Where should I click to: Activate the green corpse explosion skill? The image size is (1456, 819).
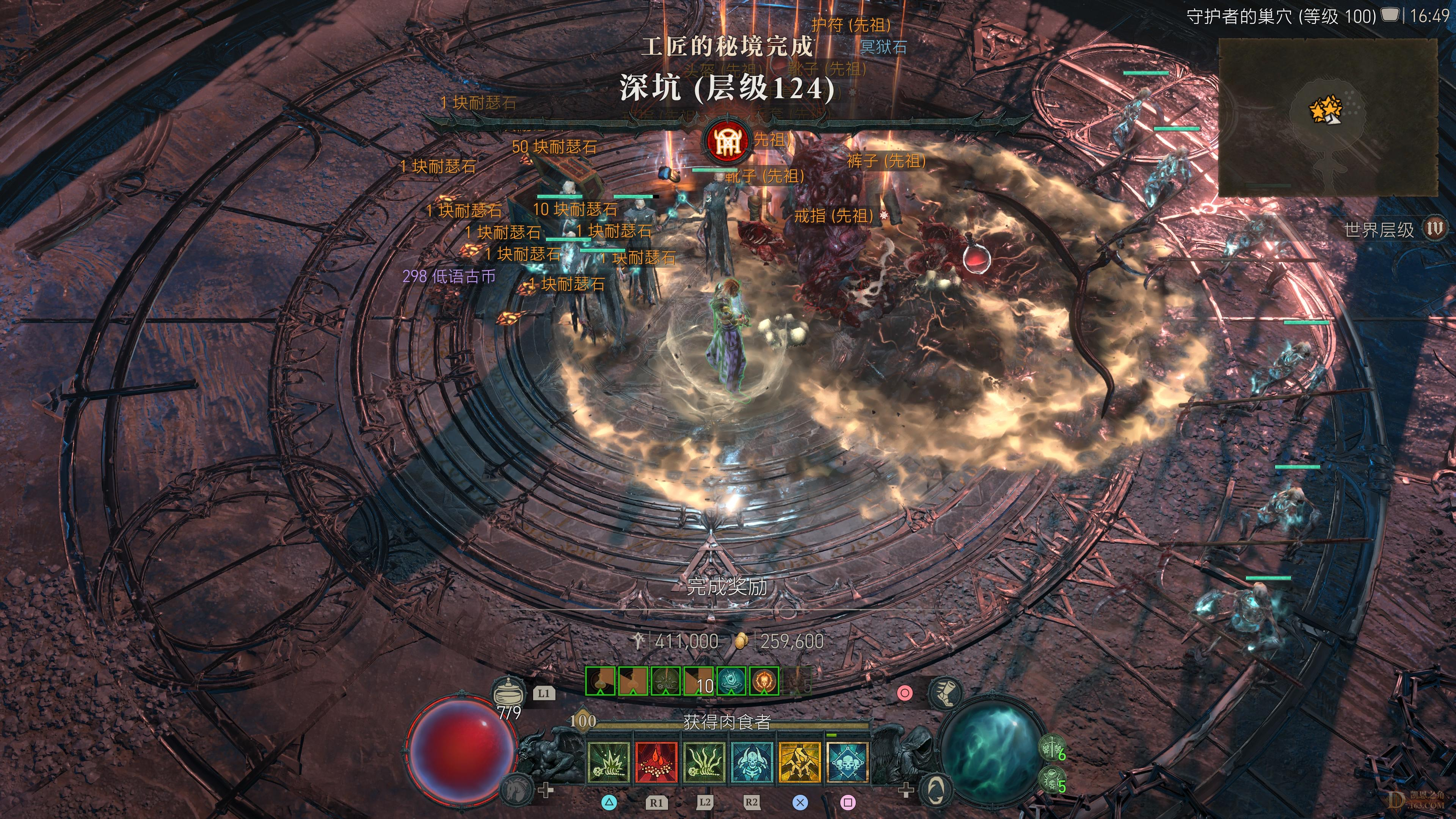tap(608, 763)
